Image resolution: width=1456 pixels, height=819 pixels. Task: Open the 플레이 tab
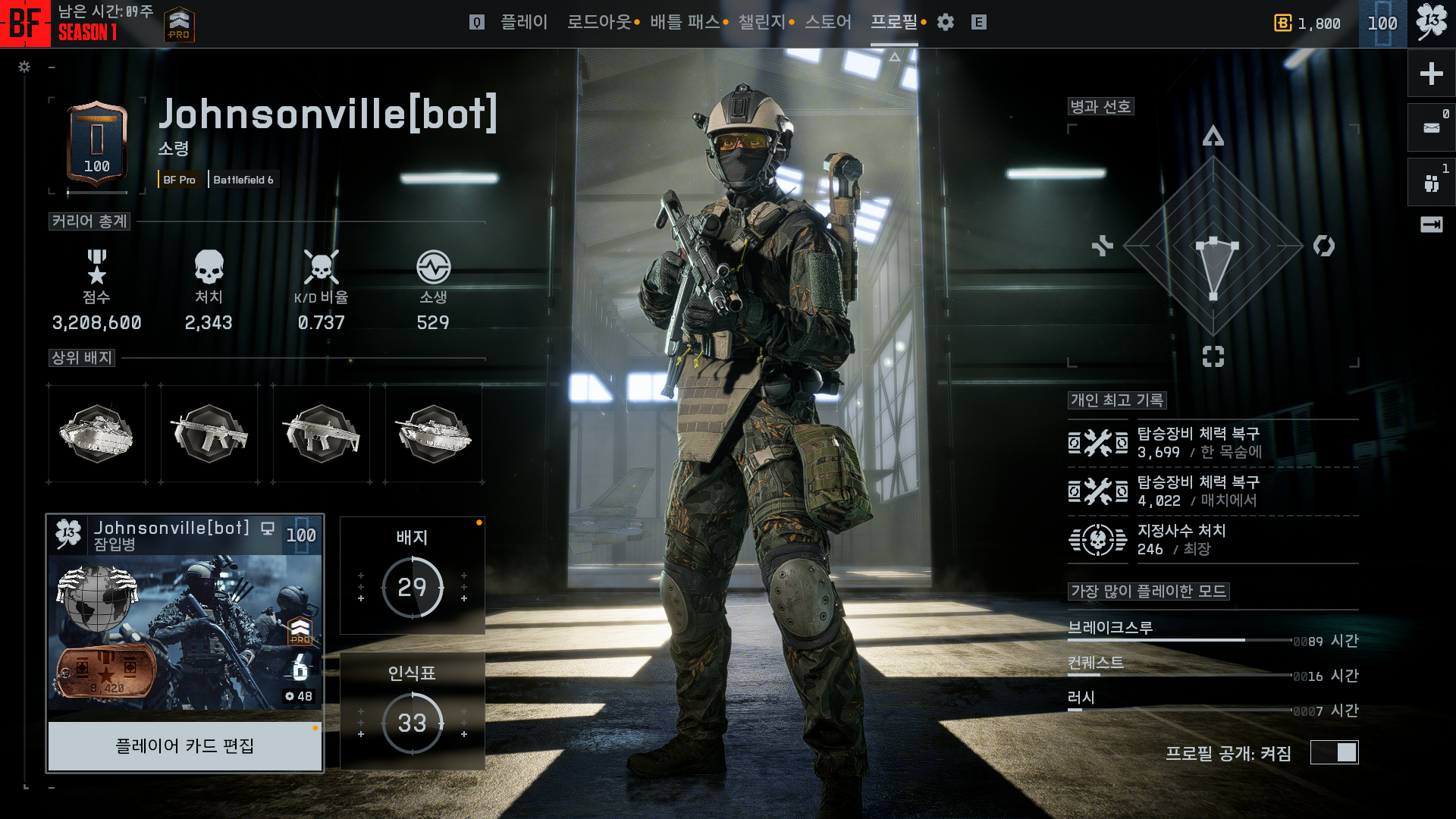pos(523,23)
